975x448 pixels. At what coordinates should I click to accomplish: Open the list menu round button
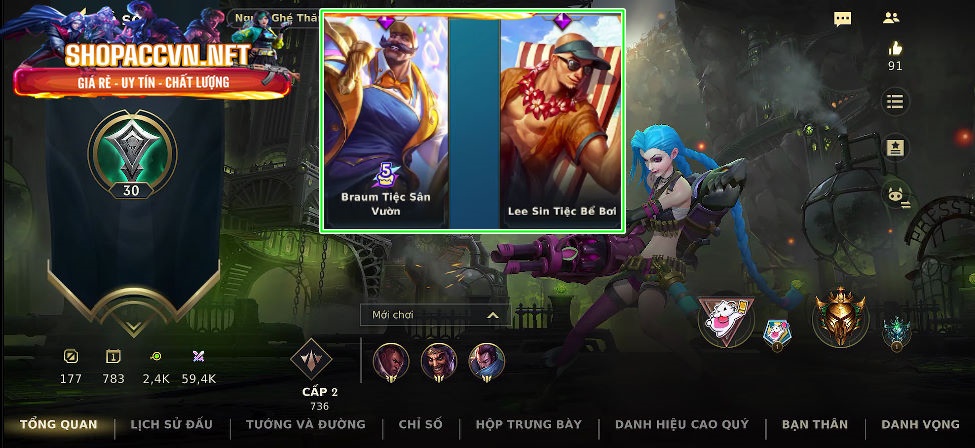(x=894, y=101)
